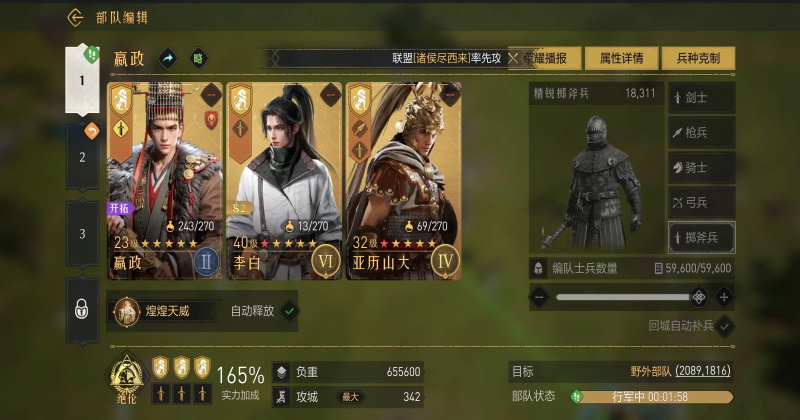
Task: Increase soldier count with plus button
Action: (x=724, y=297)
